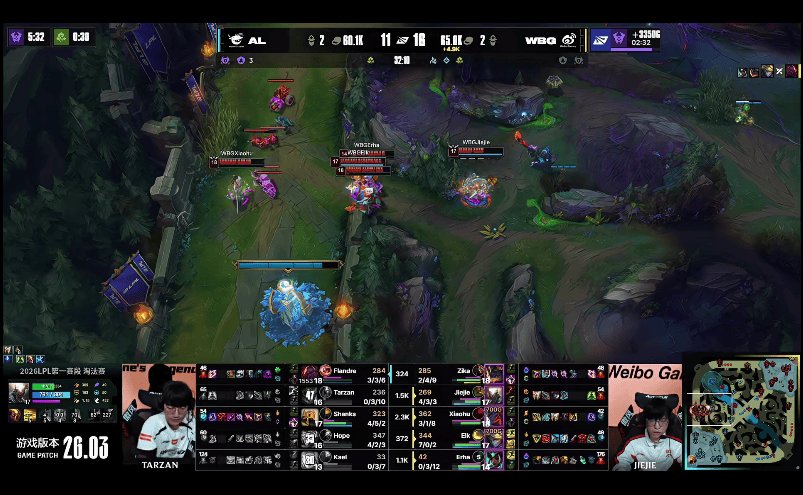Viewport: 803px width, 495px height.
Task: Click the game patch 26.03 badge
Action: click(60, 446)
